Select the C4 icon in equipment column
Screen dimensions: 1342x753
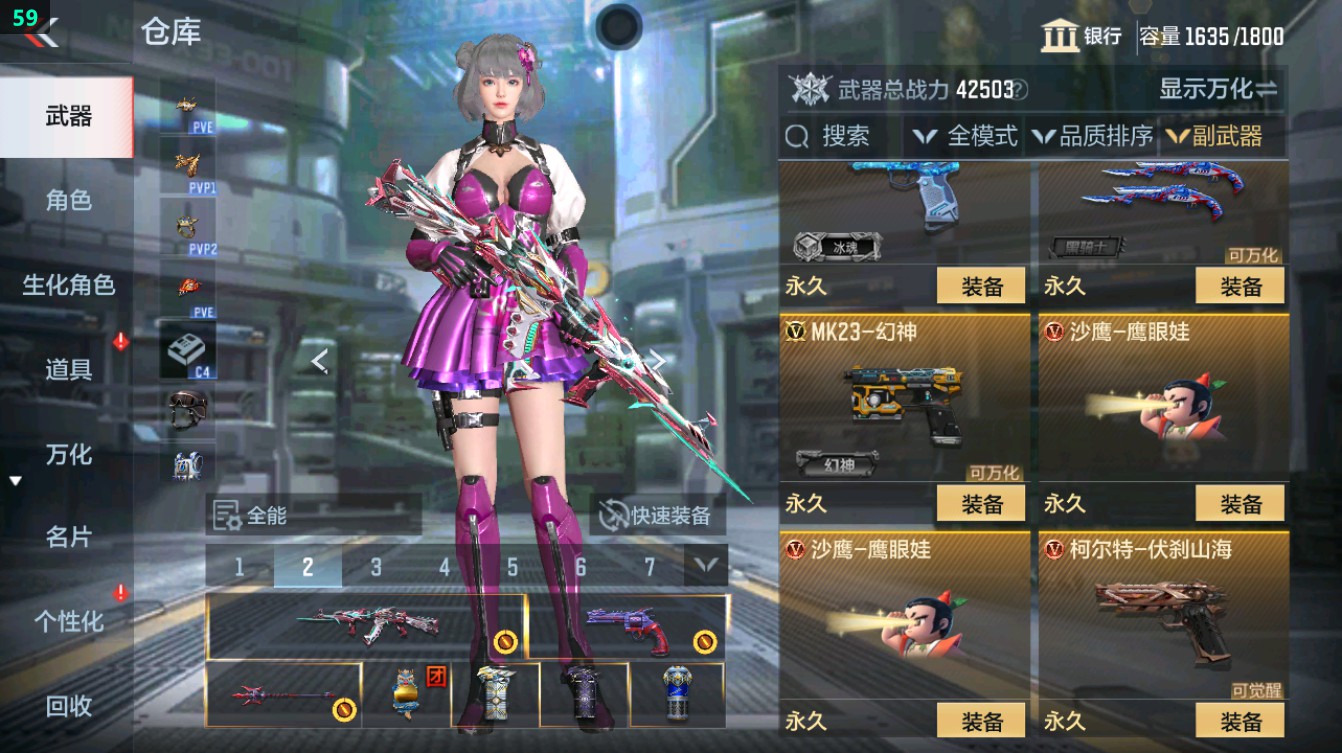(x=187, y=346)
